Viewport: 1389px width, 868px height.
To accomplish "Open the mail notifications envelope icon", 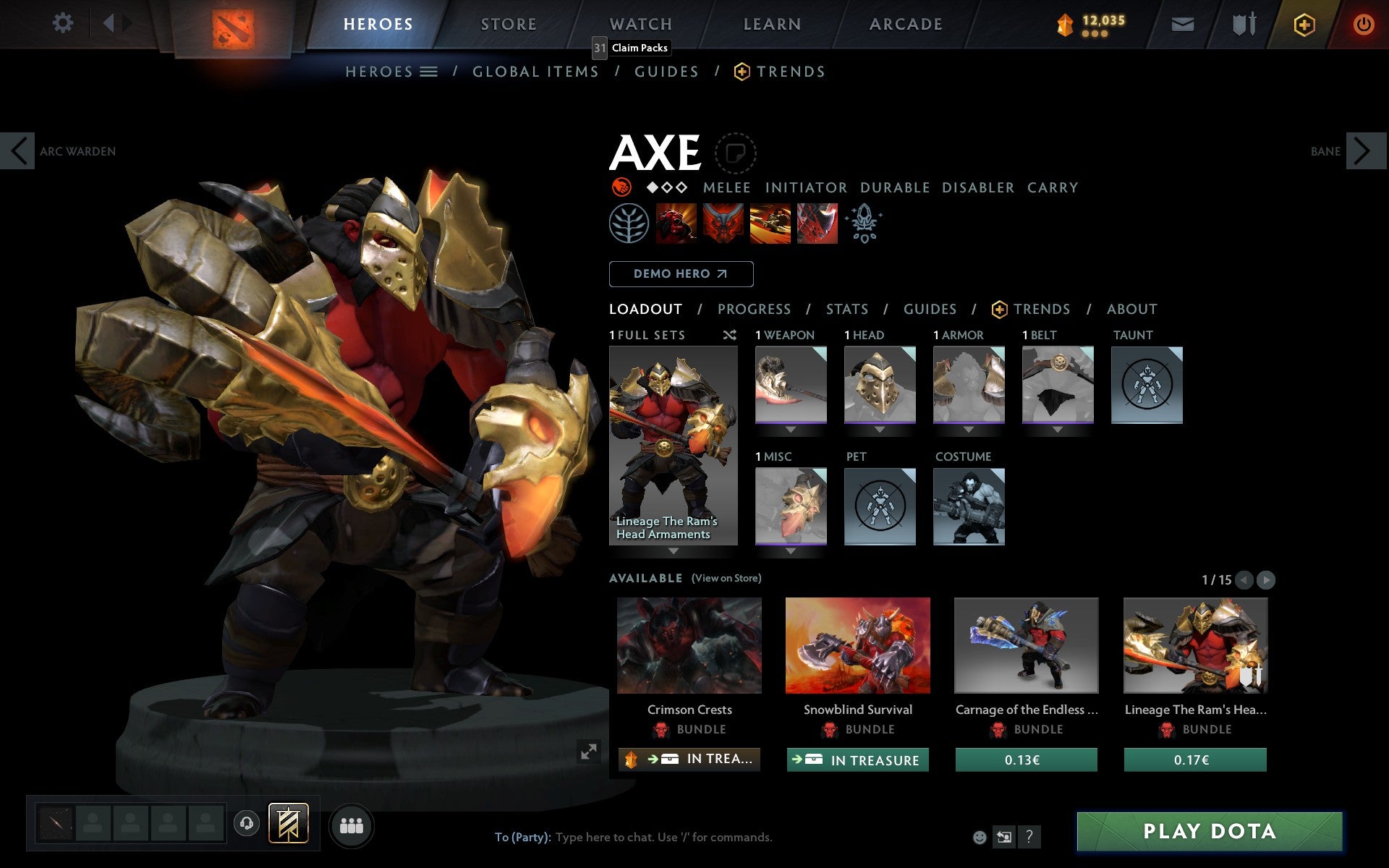I will (x=1182, y=23).
